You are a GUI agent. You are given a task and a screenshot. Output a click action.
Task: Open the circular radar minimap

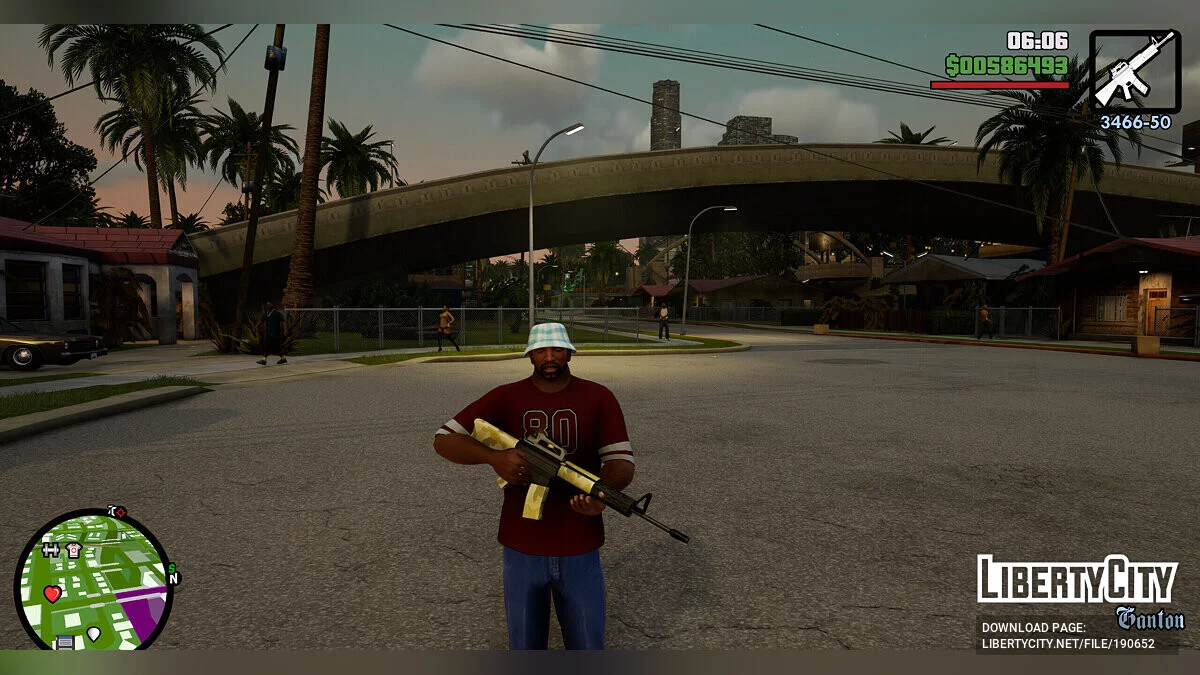click(x=93, y=580)
